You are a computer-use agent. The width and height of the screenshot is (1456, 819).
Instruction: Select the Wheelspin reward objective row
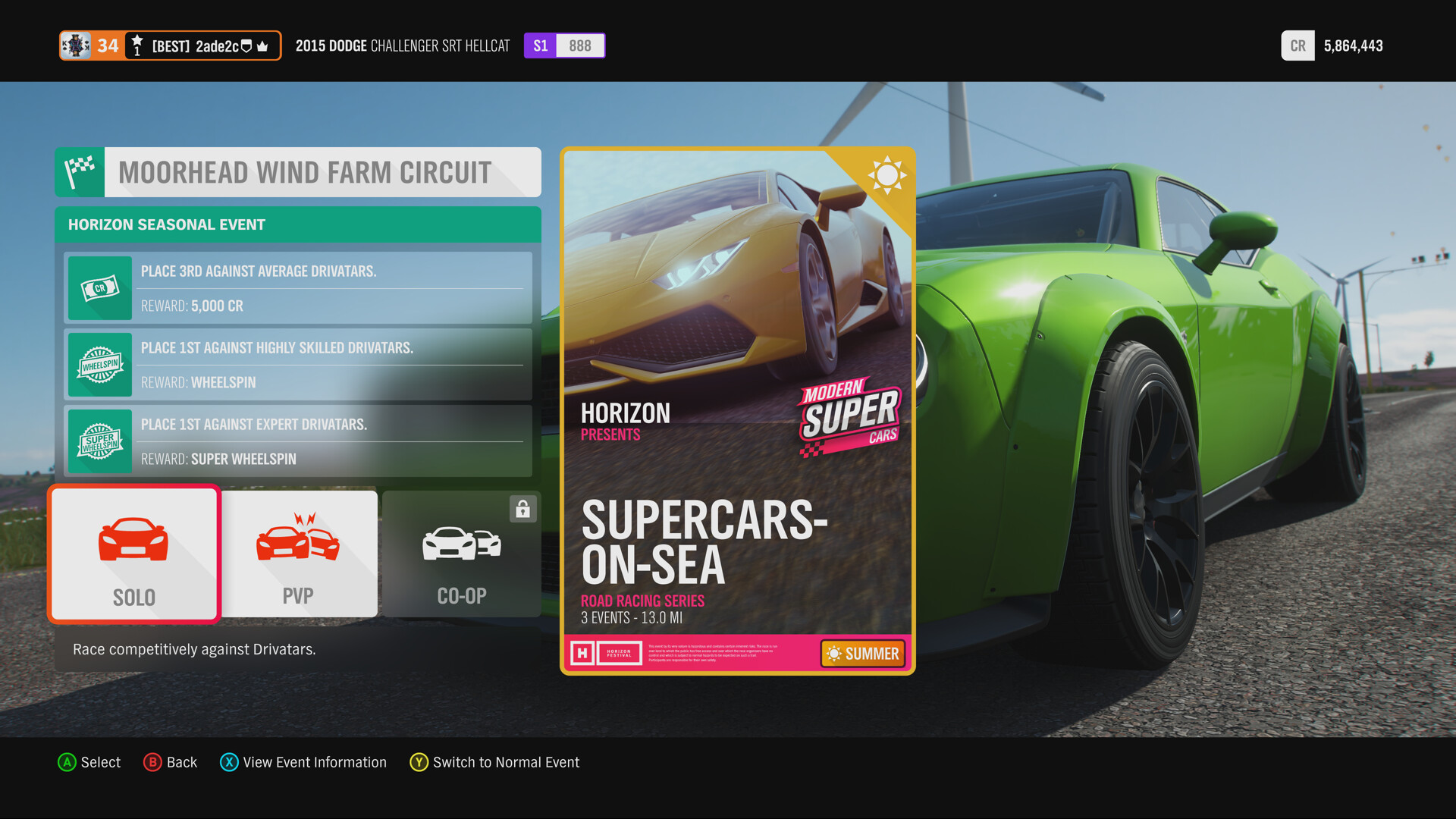[x=298, y=365]
